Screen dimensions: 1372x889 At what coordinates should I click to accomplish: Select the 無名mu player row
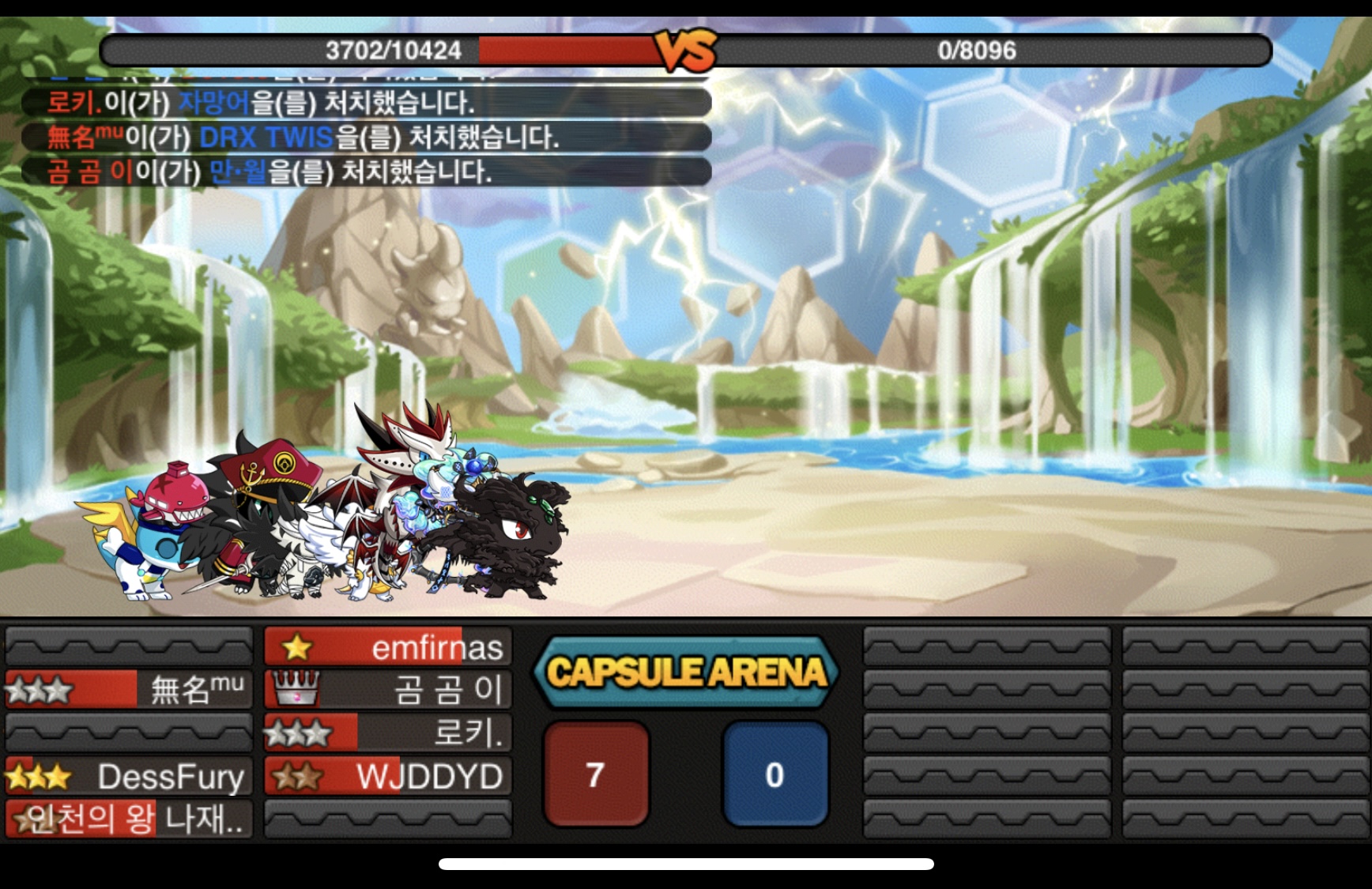click(x=129, y=690)
